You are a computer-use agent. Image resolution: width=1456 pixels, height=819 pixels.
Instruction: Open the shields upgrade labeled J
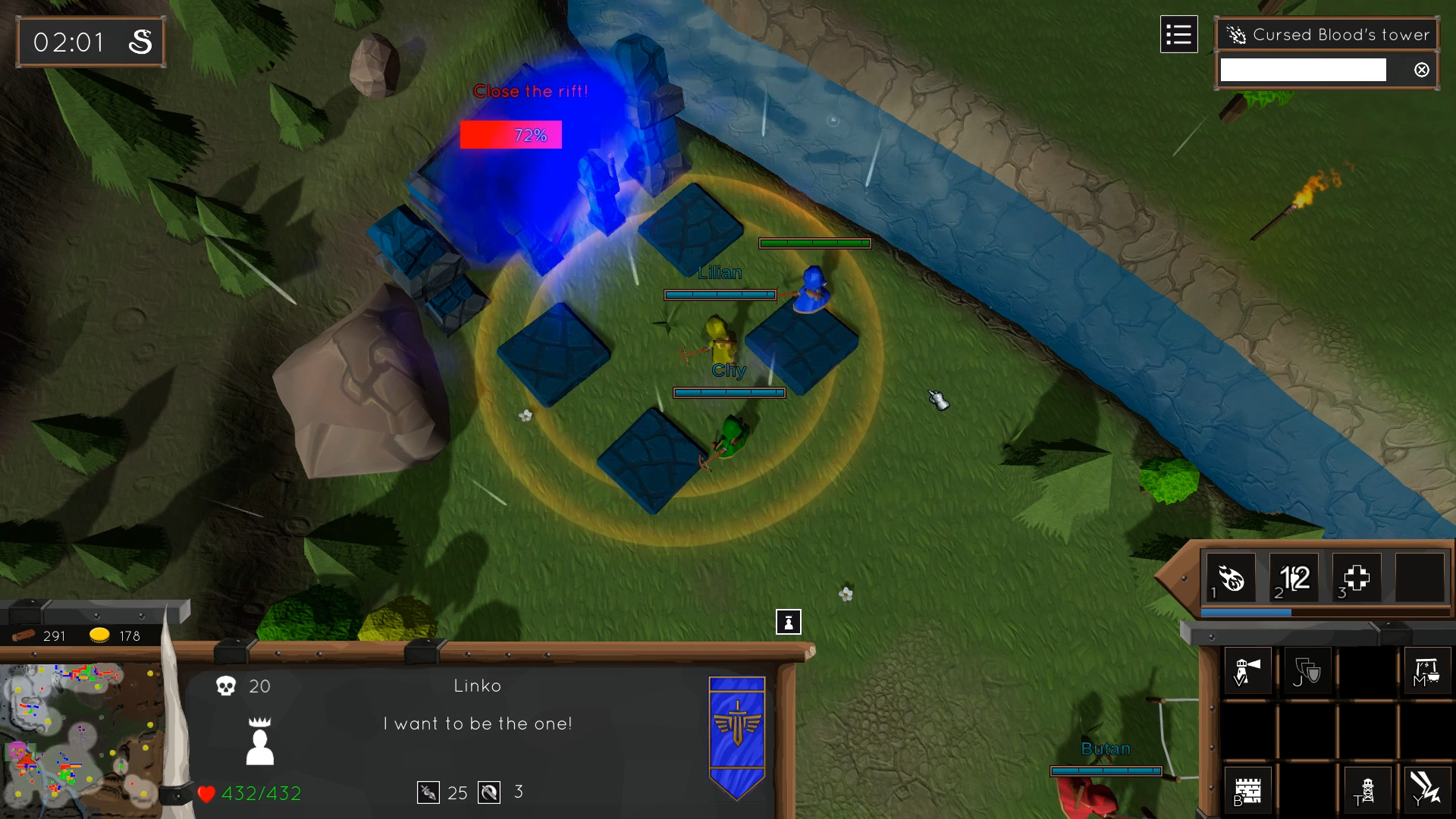[x=1308, y=670]
